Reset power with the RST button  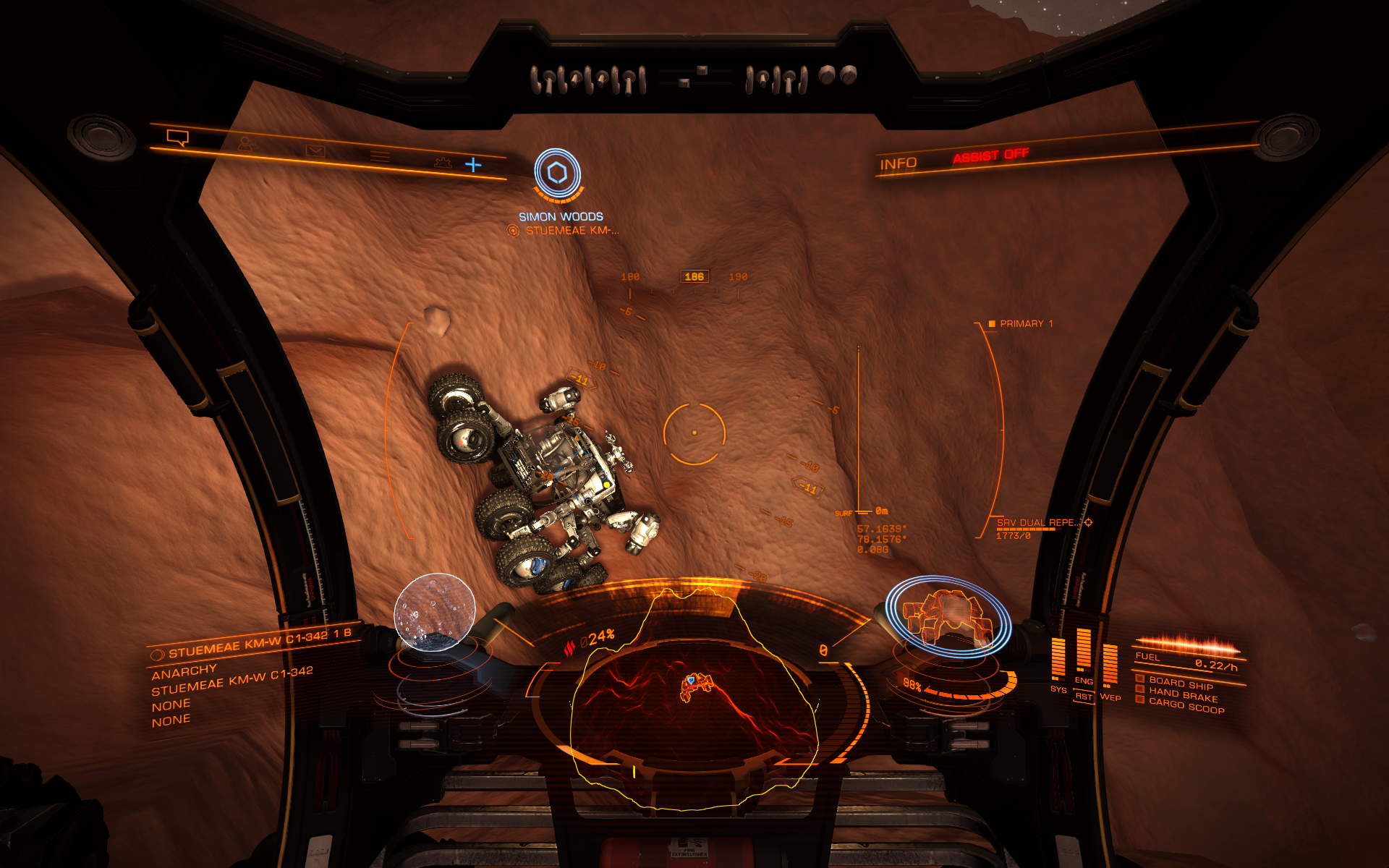pos(1083,697)
